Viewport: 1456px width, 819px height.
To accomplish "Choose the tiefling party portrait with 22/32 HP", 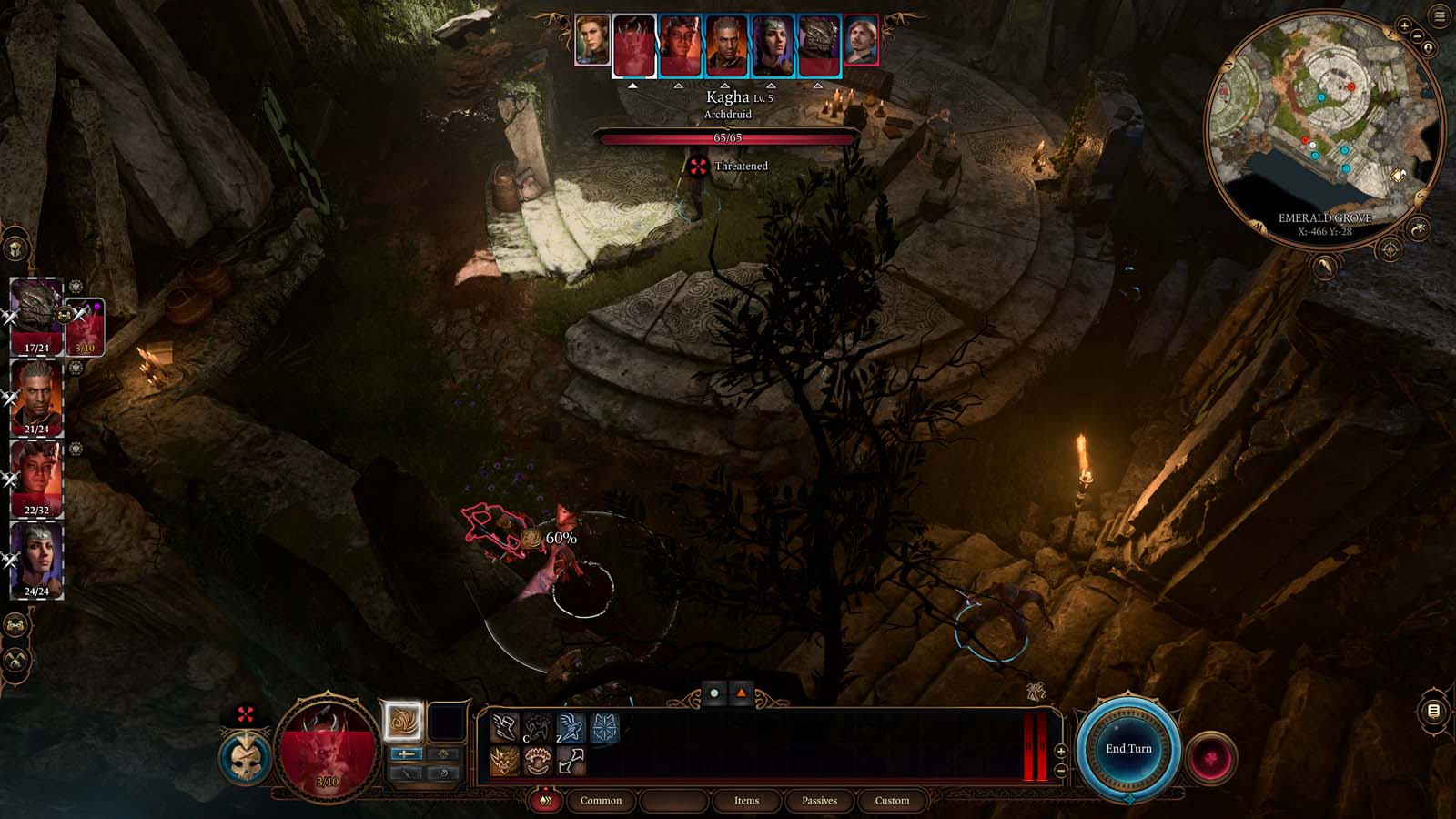I will pos(36,477).
